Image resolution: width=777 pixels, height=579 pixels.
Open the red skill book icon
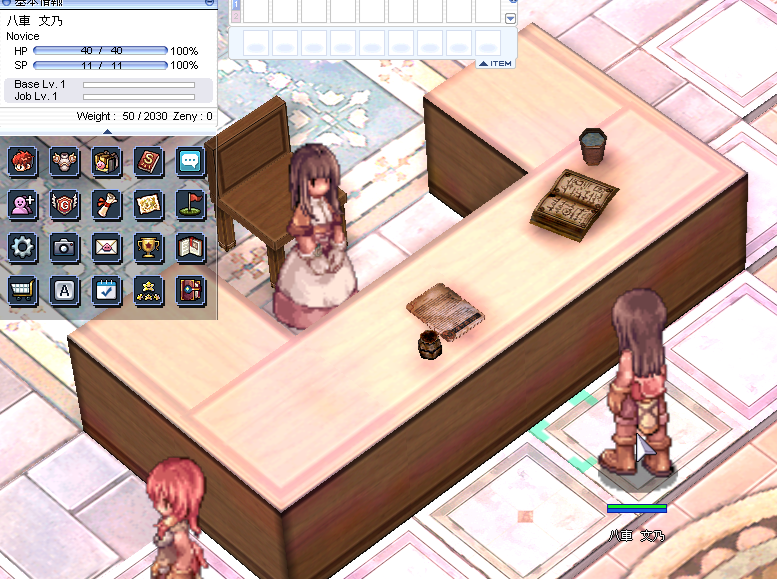coord(148,161)
